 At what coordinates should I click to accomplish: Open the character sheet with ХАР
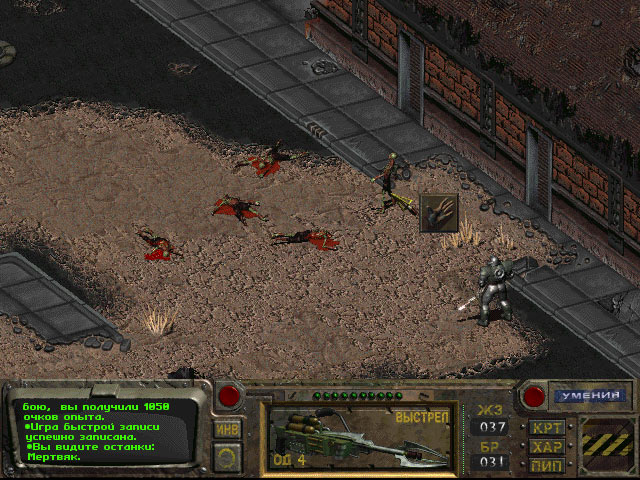pyautogui.click(x=548, y=447)
